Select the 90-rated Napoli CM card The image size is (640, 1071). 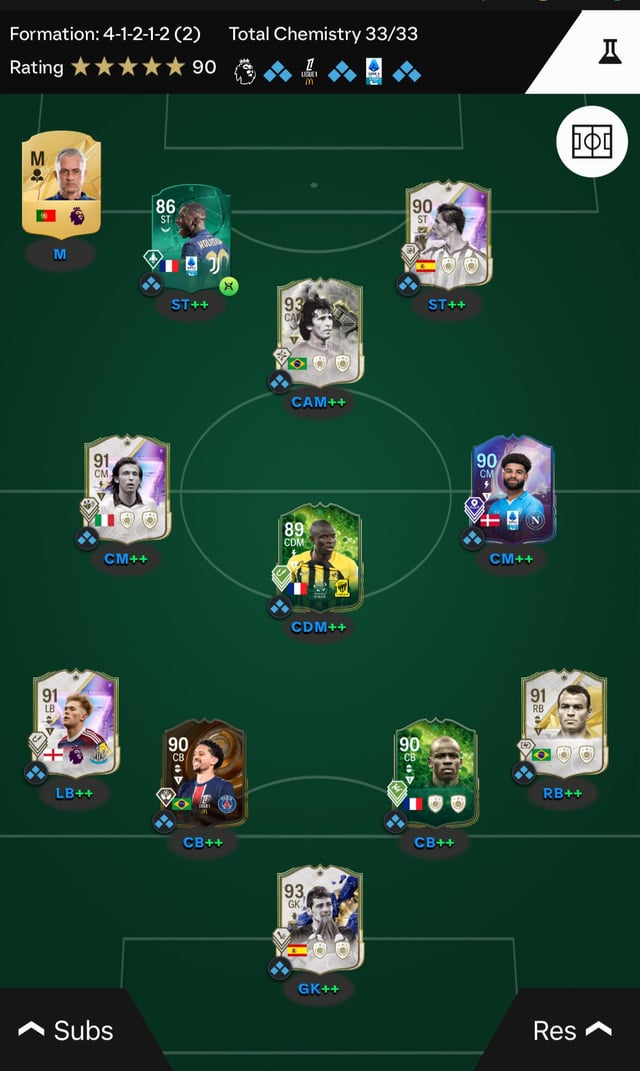point(511,489)
